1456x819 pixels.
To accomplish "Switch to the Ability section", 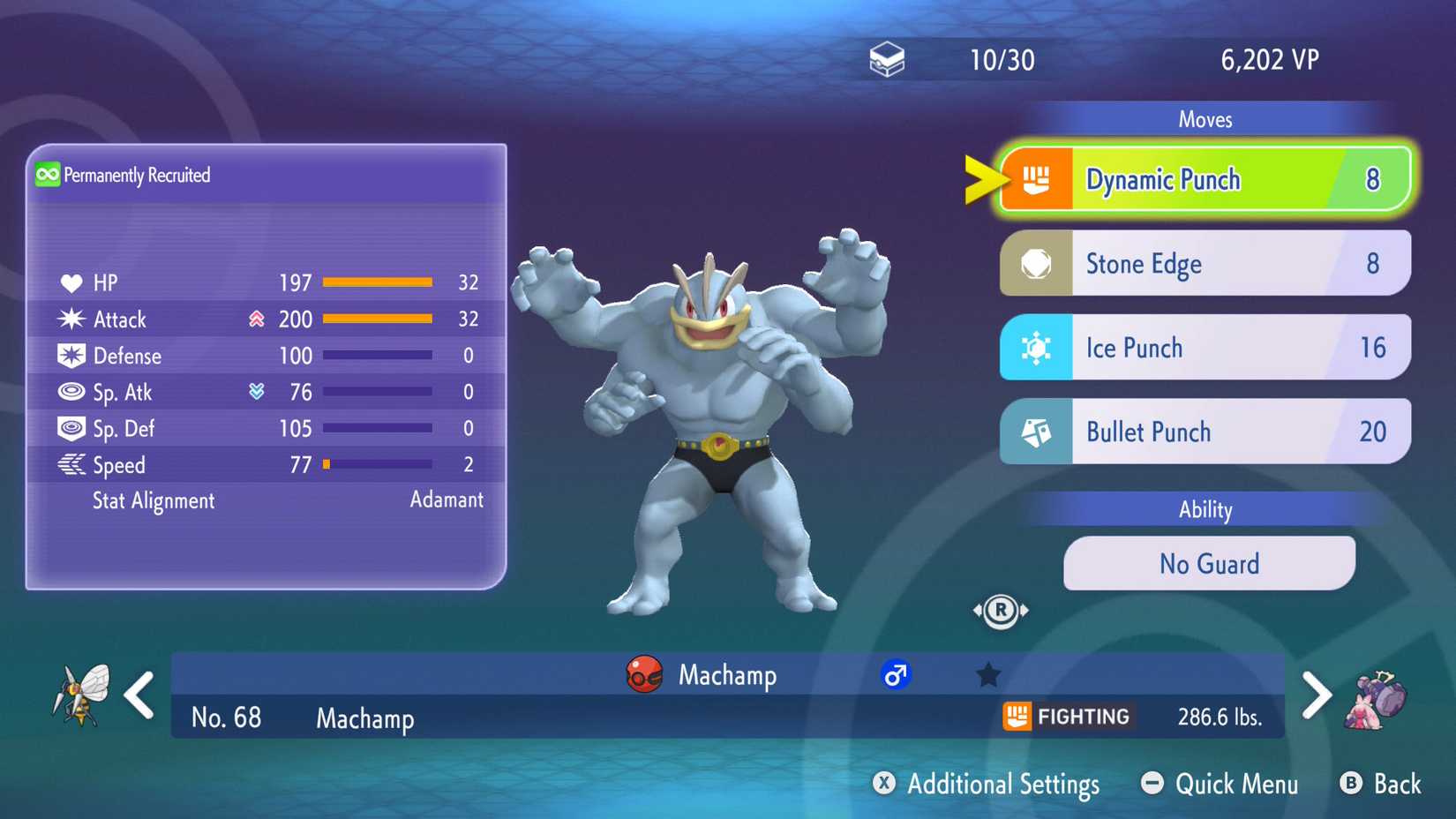I will click(x=1205, y=509).
